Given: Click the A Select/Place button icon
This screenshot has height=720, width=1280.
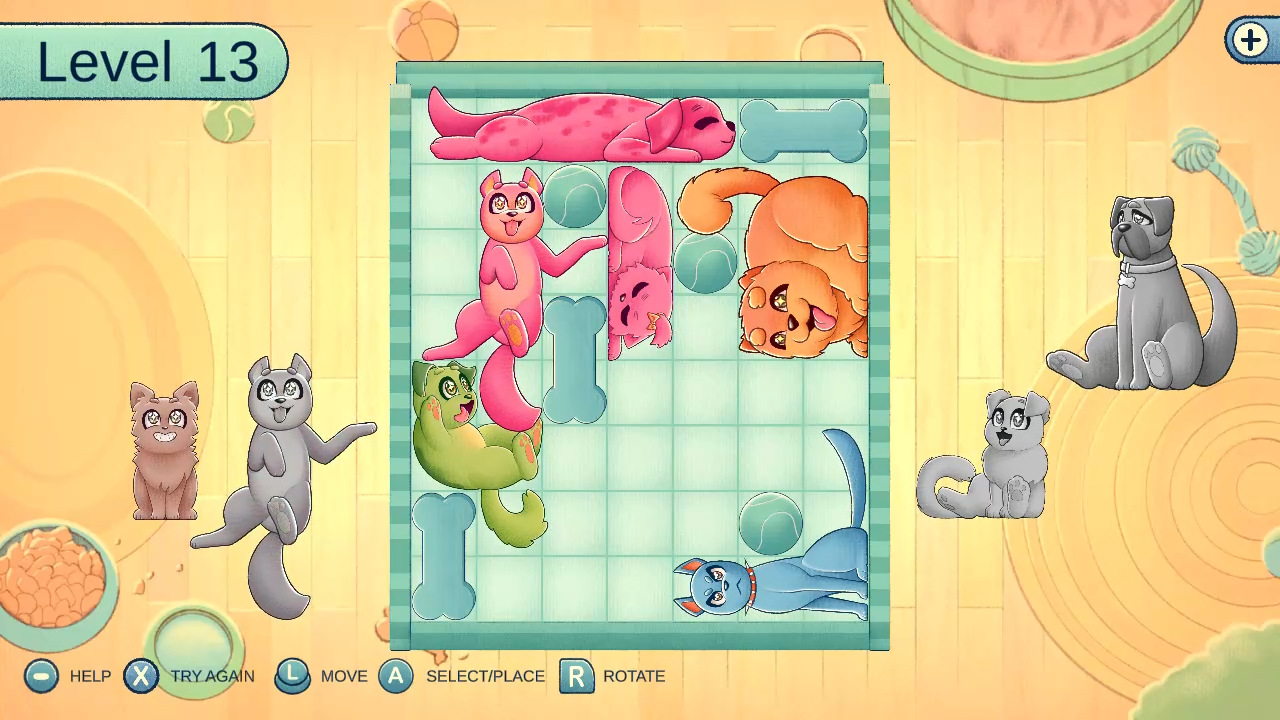Looking at the screenshot, I should point(397,676).
